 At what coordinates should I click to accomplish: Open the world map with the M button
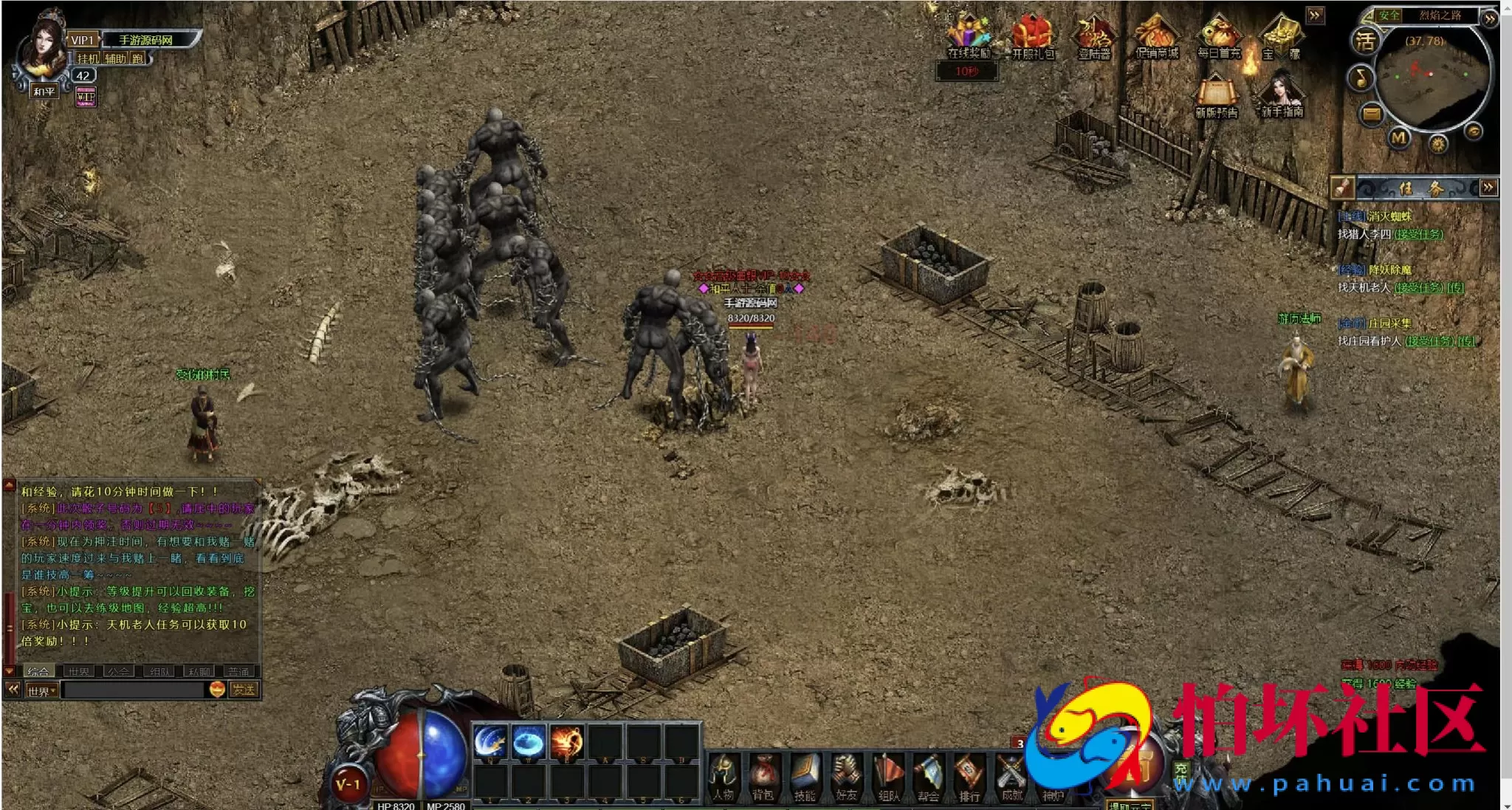point(1399,138)
